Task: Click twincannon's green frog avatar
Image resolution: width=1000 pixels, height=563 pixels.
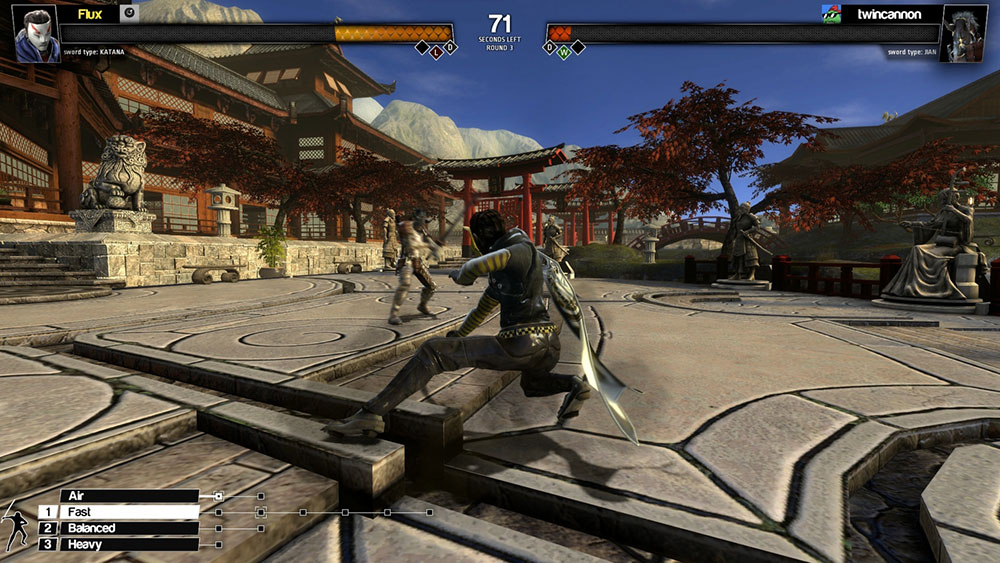Action: [x=830, y=14]
